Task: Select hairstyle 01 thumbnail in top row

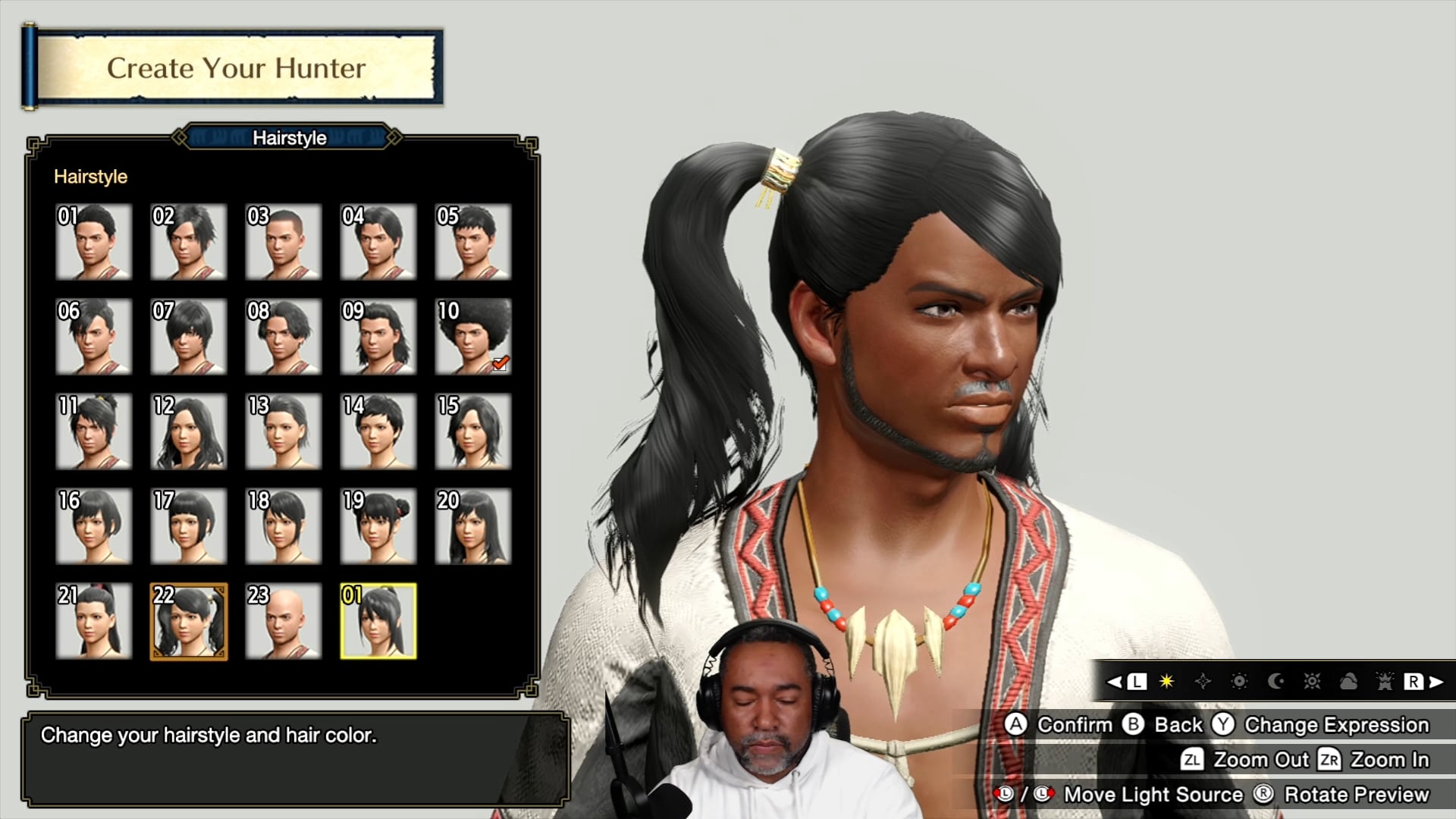Action: click(93, 242)
